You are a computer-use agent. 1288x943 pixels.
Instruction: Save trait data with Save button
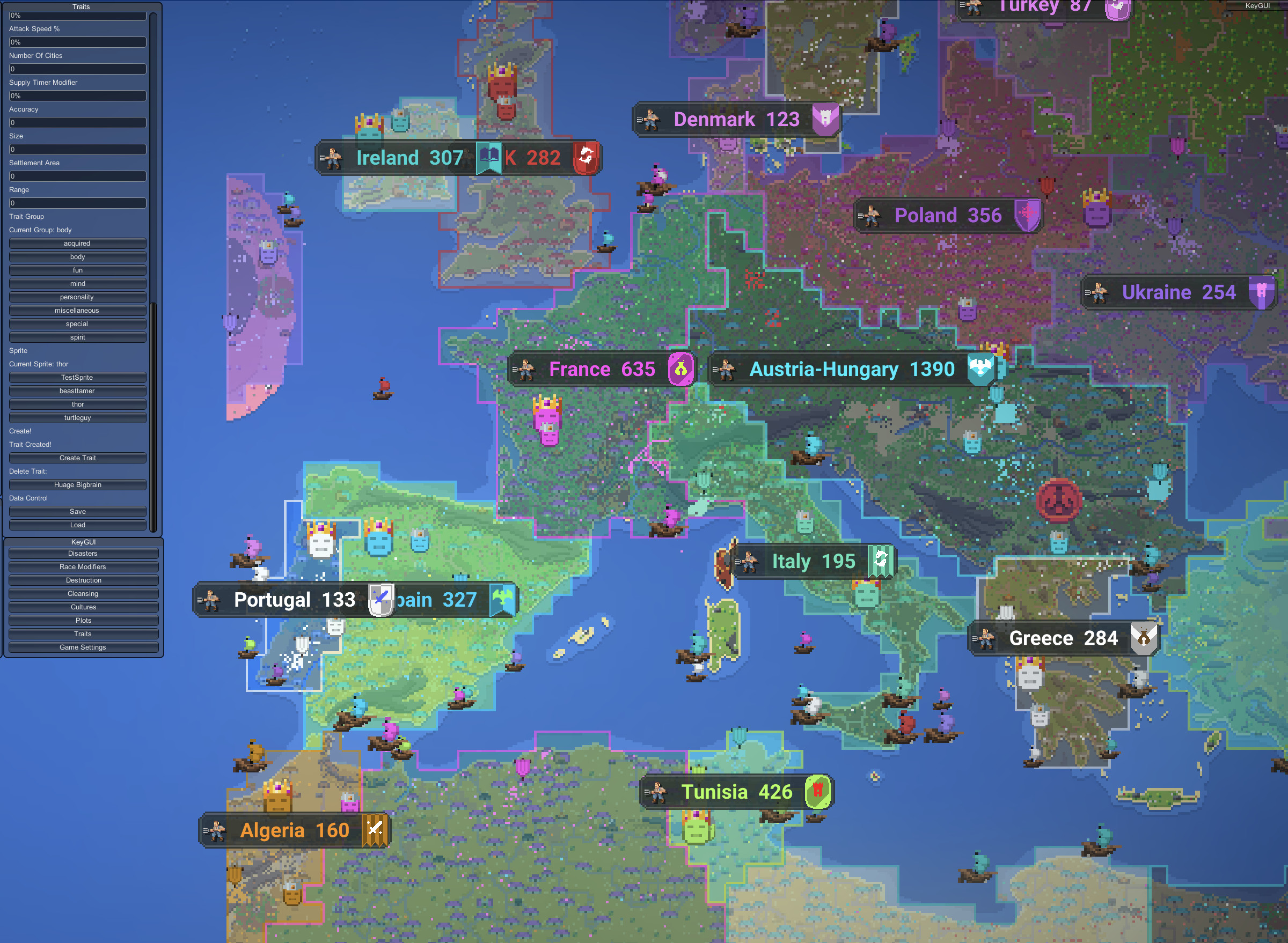tap(78, 511)
